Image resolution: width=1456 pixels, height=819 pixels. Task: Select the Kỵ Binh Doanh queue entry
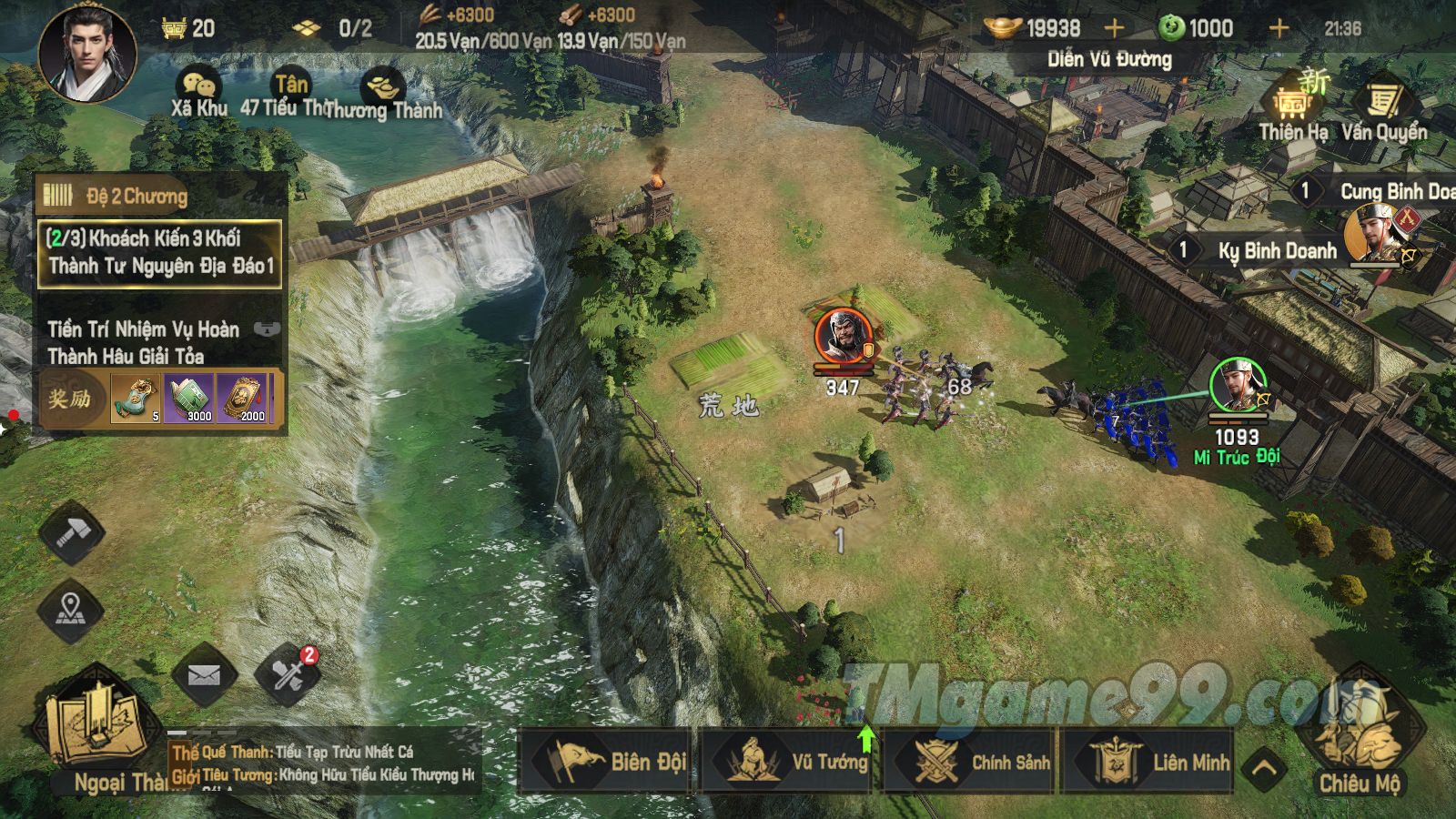[1274, 251]
